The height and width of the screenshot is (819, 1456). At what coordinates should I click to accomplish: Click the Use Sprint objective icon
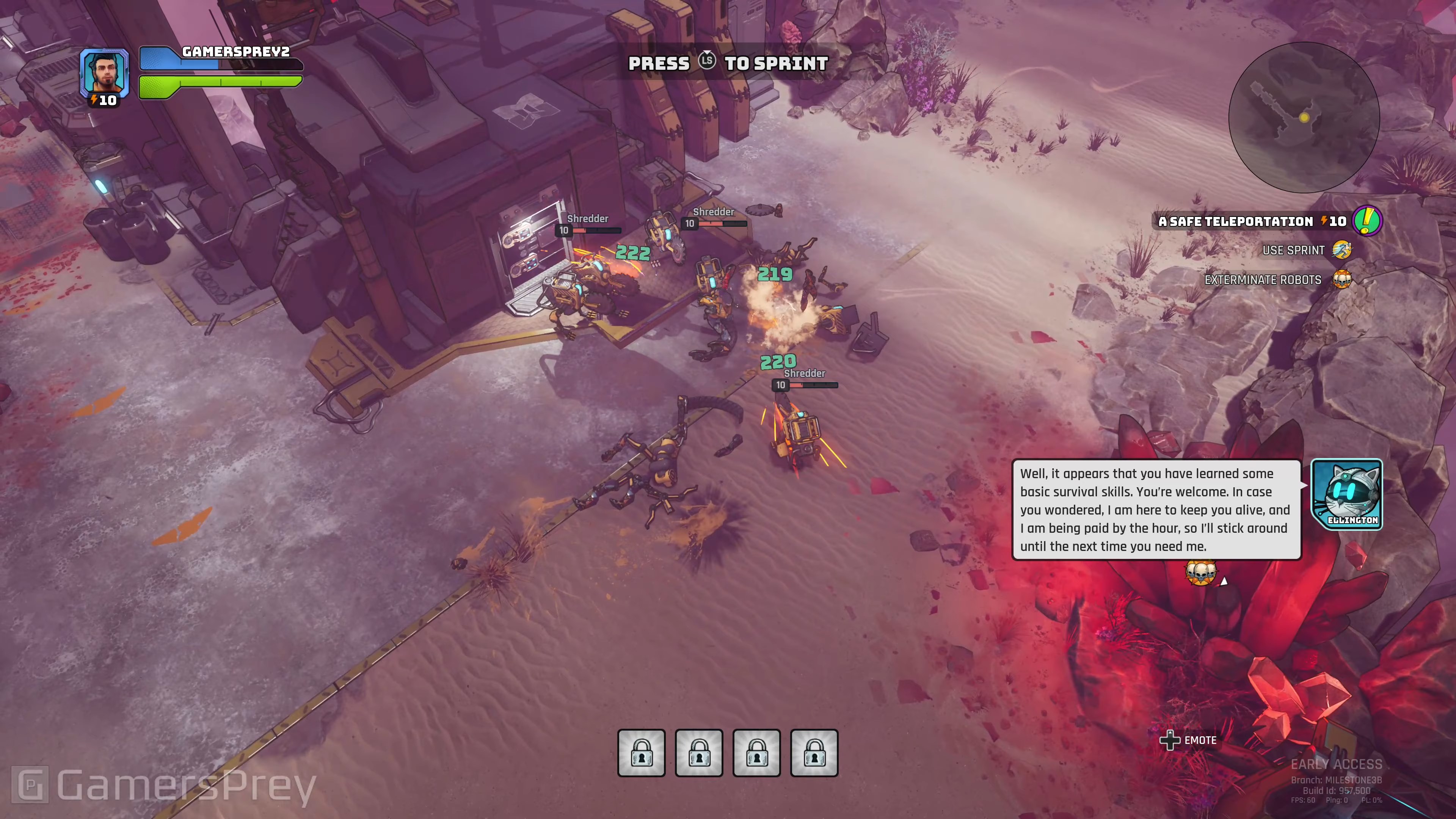click(x=1342, y=250)
